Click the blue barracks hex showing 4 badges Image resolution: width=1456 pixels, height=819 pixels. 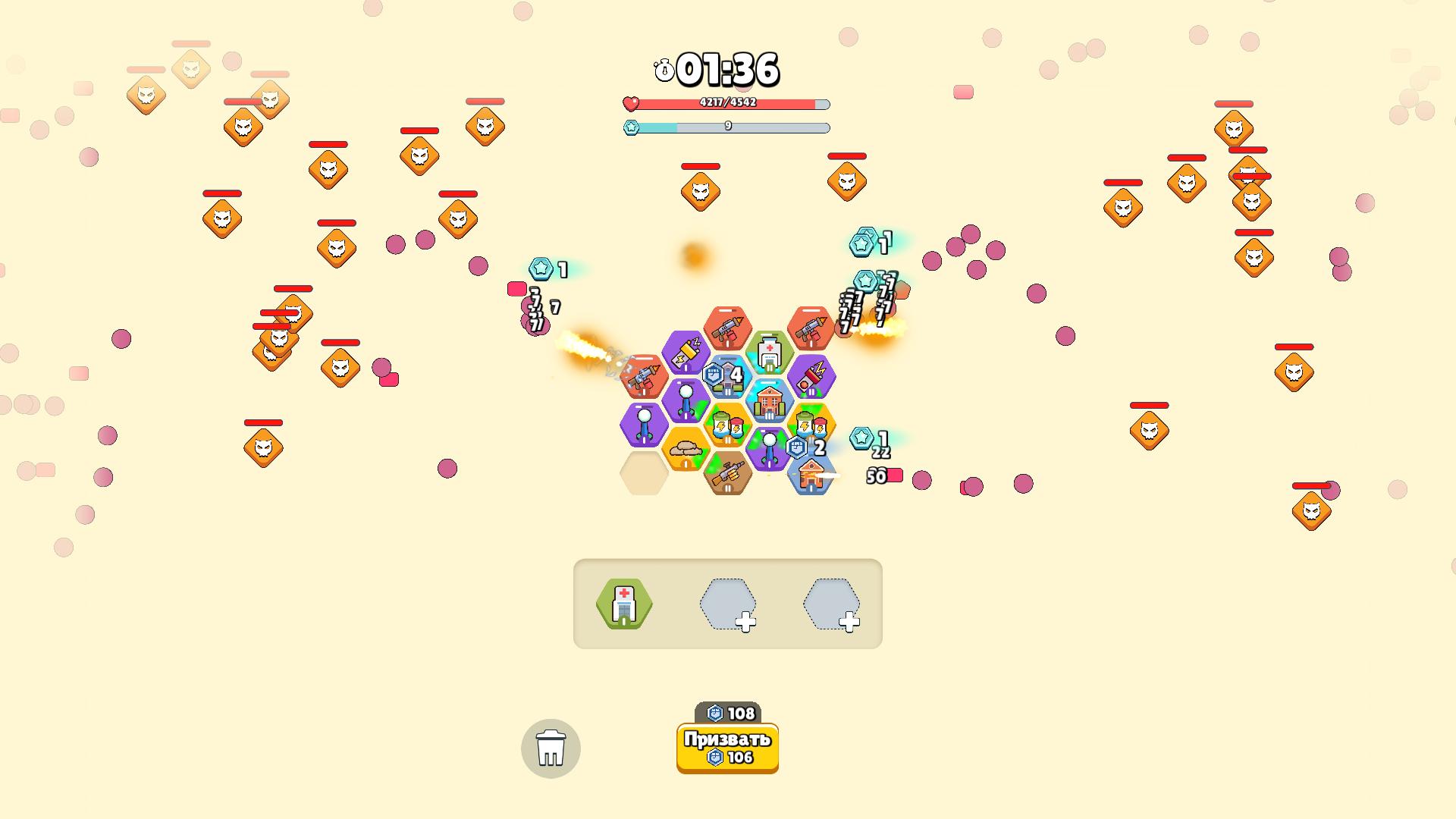[726, 377]
